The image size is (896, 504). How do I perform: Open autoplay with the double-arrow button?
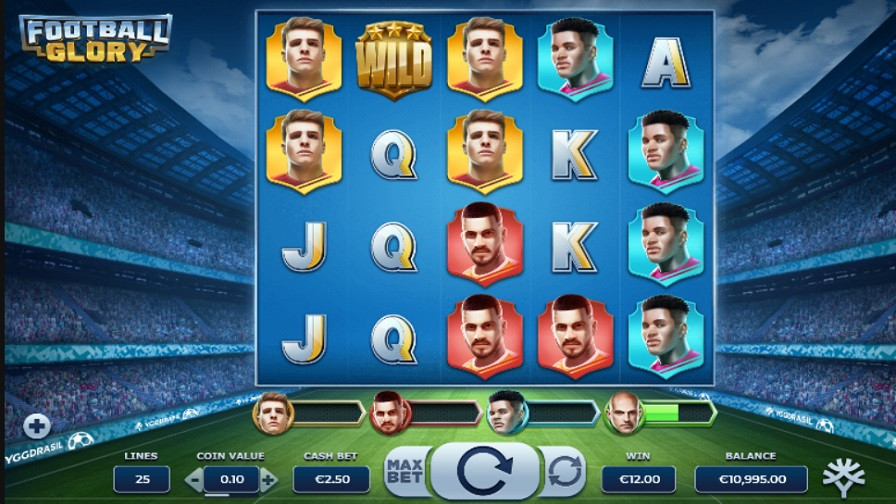[x=565, y=470]
